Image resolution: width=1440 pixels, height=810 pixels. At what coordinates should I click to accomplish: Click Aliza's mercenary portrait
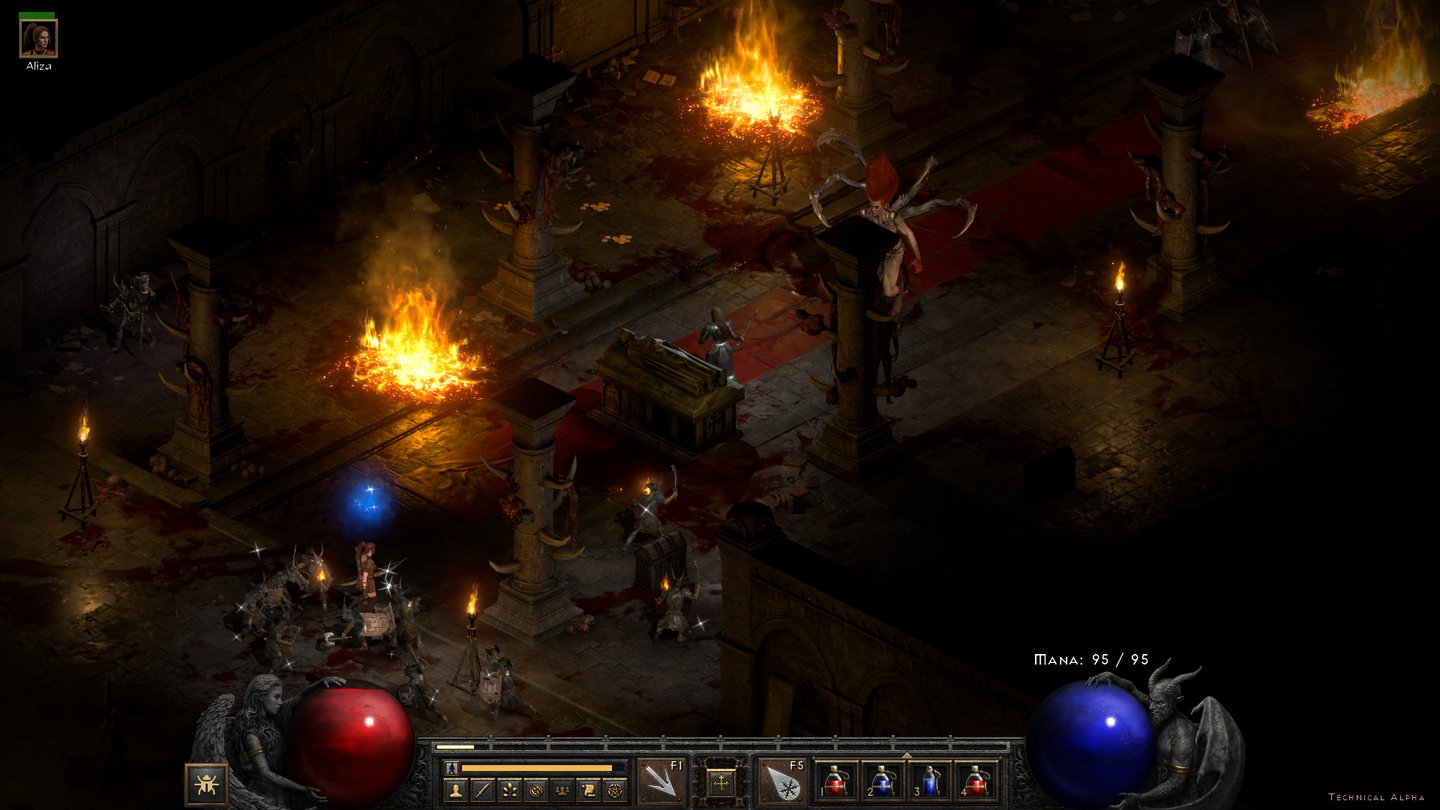click(x=38, y=39)
